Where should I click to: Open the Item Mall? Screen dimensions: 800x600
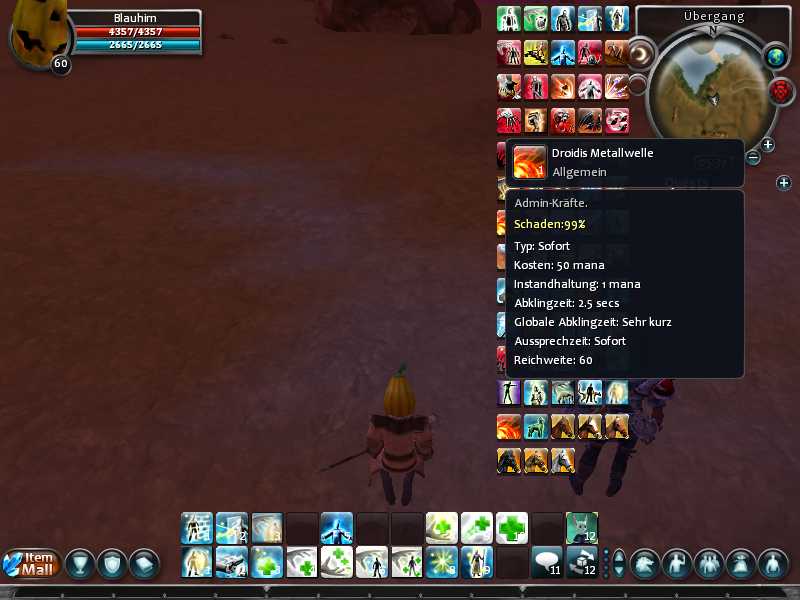click(32, 564)
